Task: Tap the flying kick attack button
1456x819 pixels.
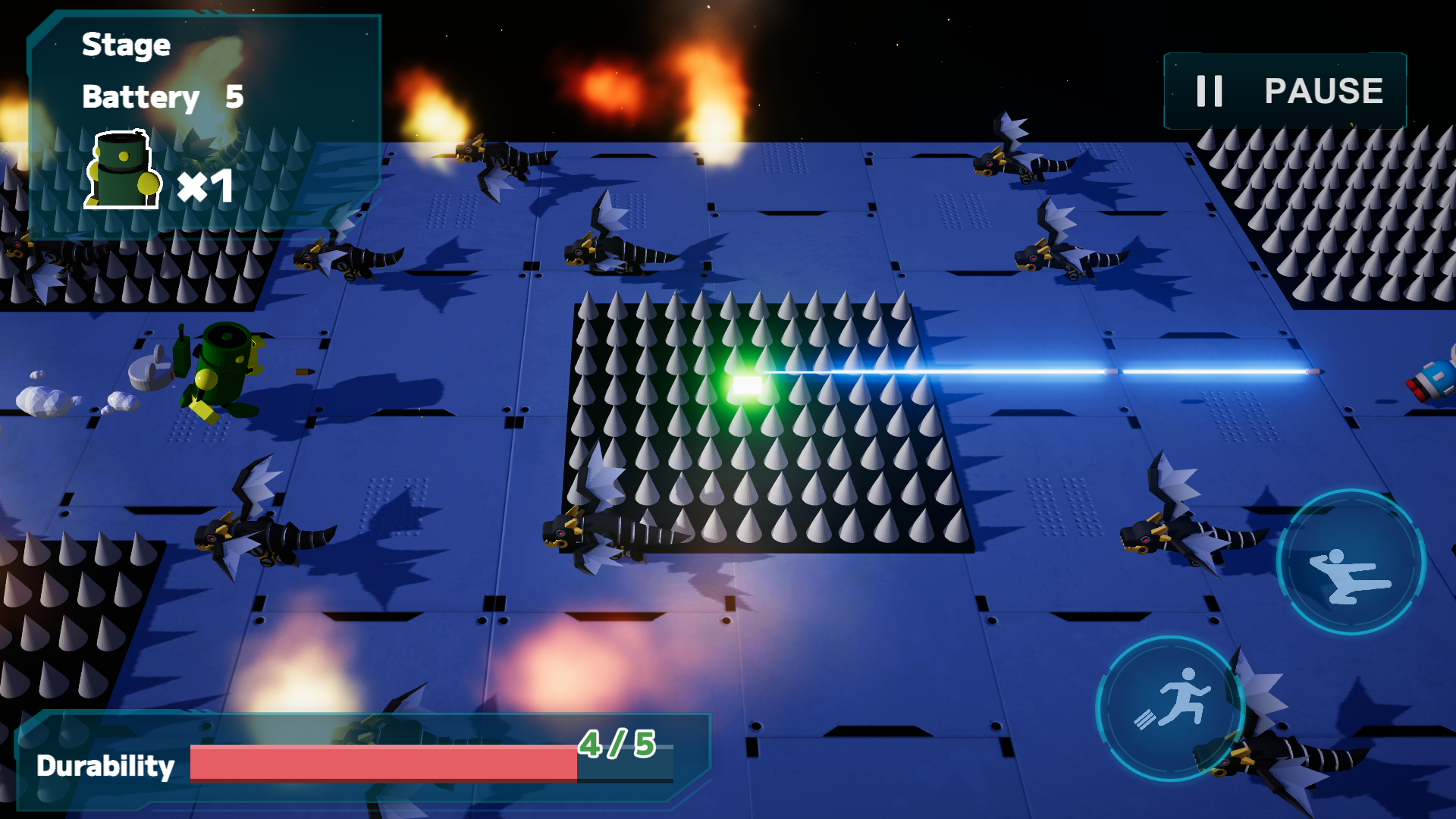Action: point(1351,561)
